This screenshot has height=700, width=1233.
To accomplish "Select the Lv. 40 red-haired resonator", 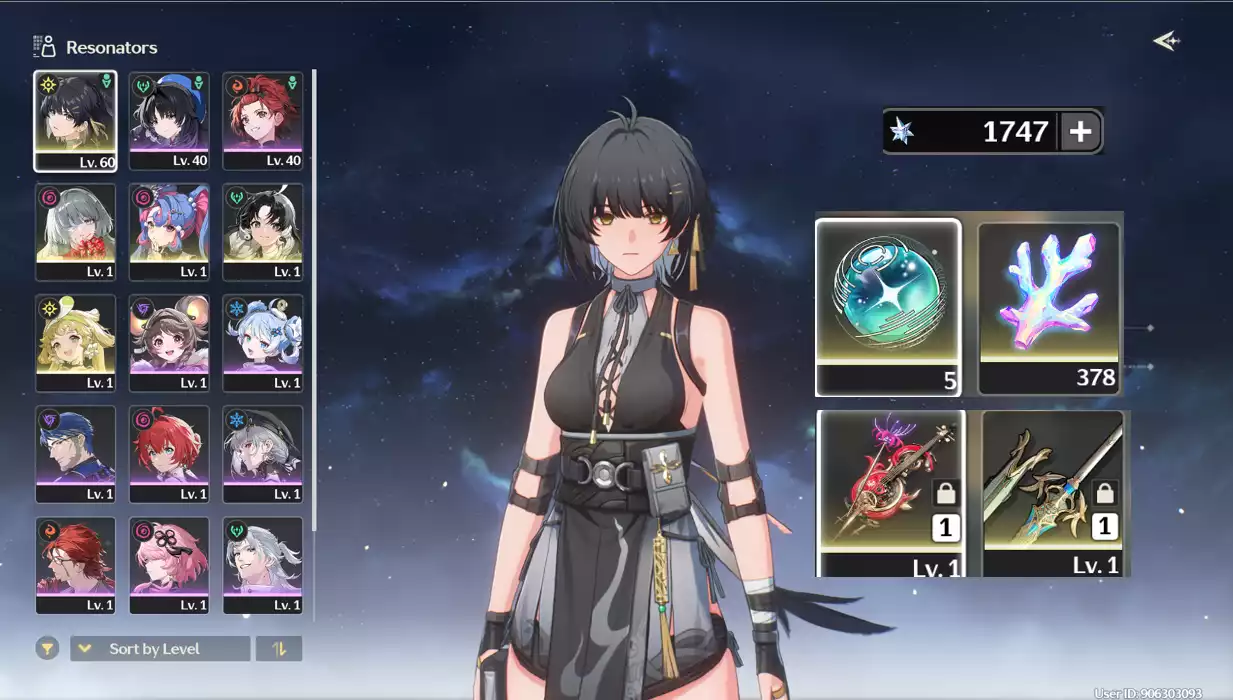I will 263,121.
